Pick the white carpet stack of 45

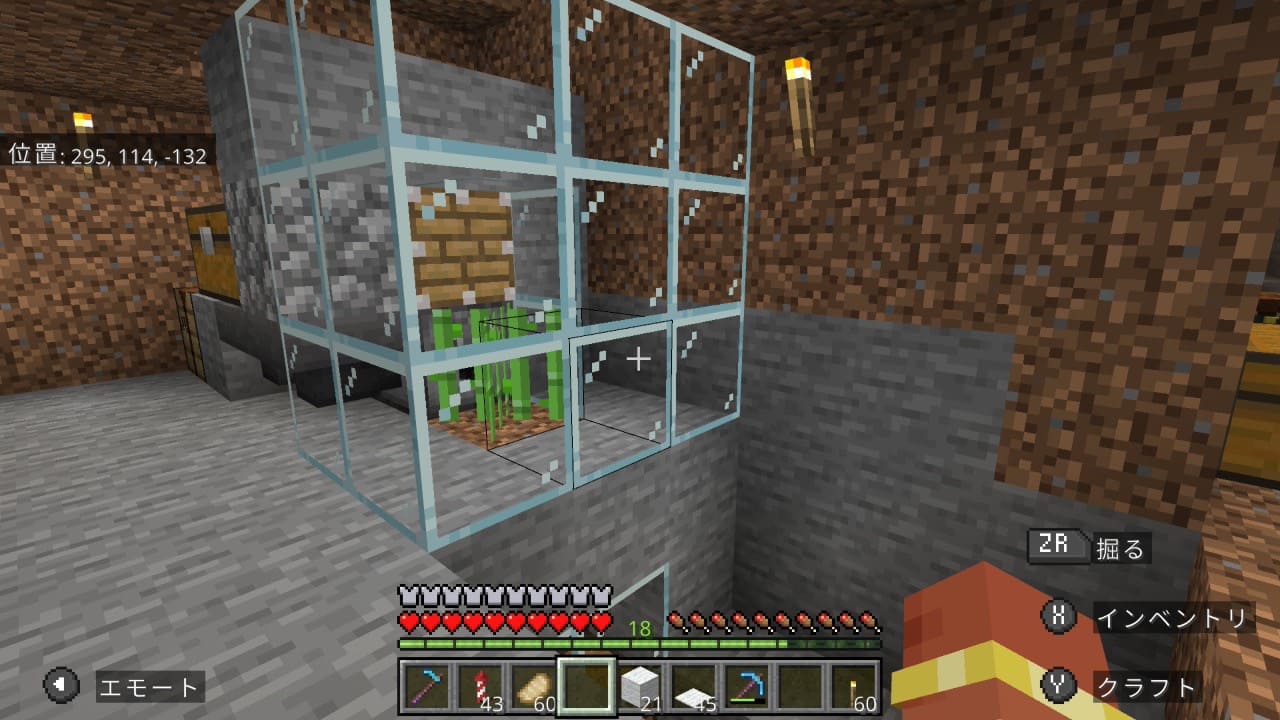(x=692, y=688)
